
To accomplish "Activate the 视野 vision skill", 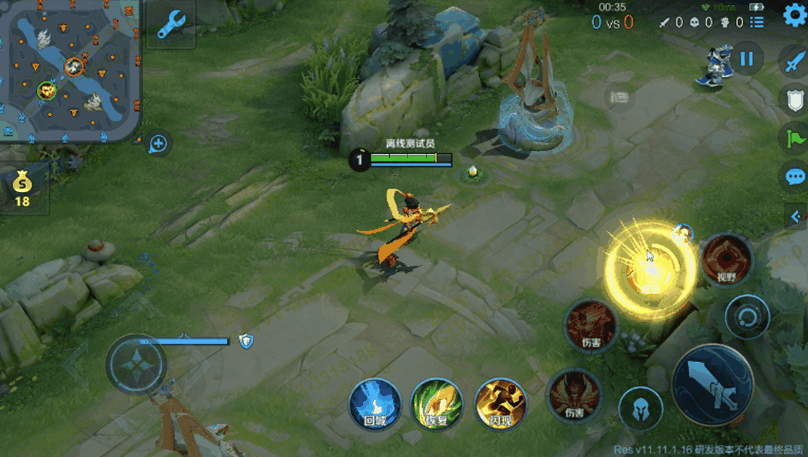I will point(725,262).
